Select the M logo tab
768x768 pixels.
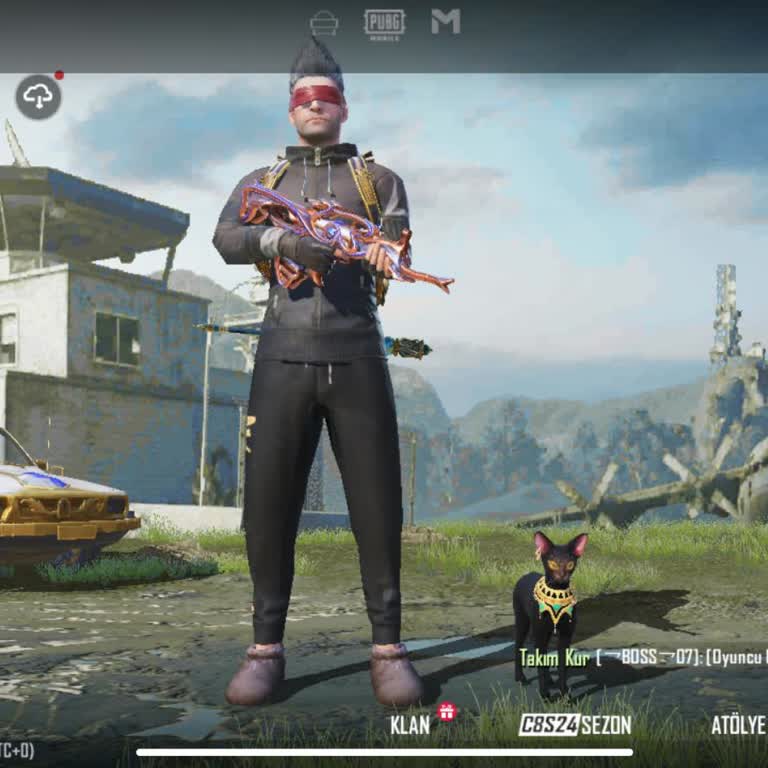click(x=445, y=22)
